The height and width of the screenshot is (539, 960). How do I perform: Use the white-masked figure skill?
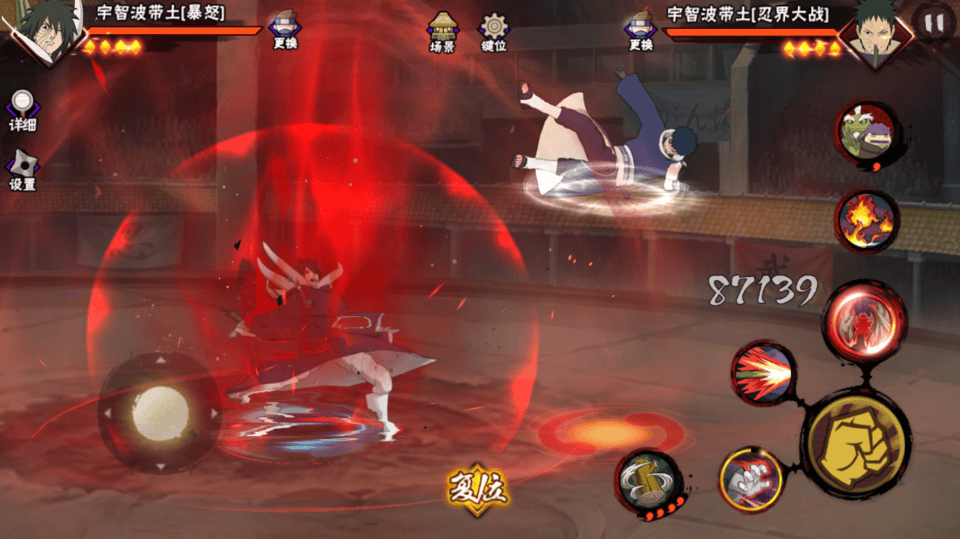[751, 480]
